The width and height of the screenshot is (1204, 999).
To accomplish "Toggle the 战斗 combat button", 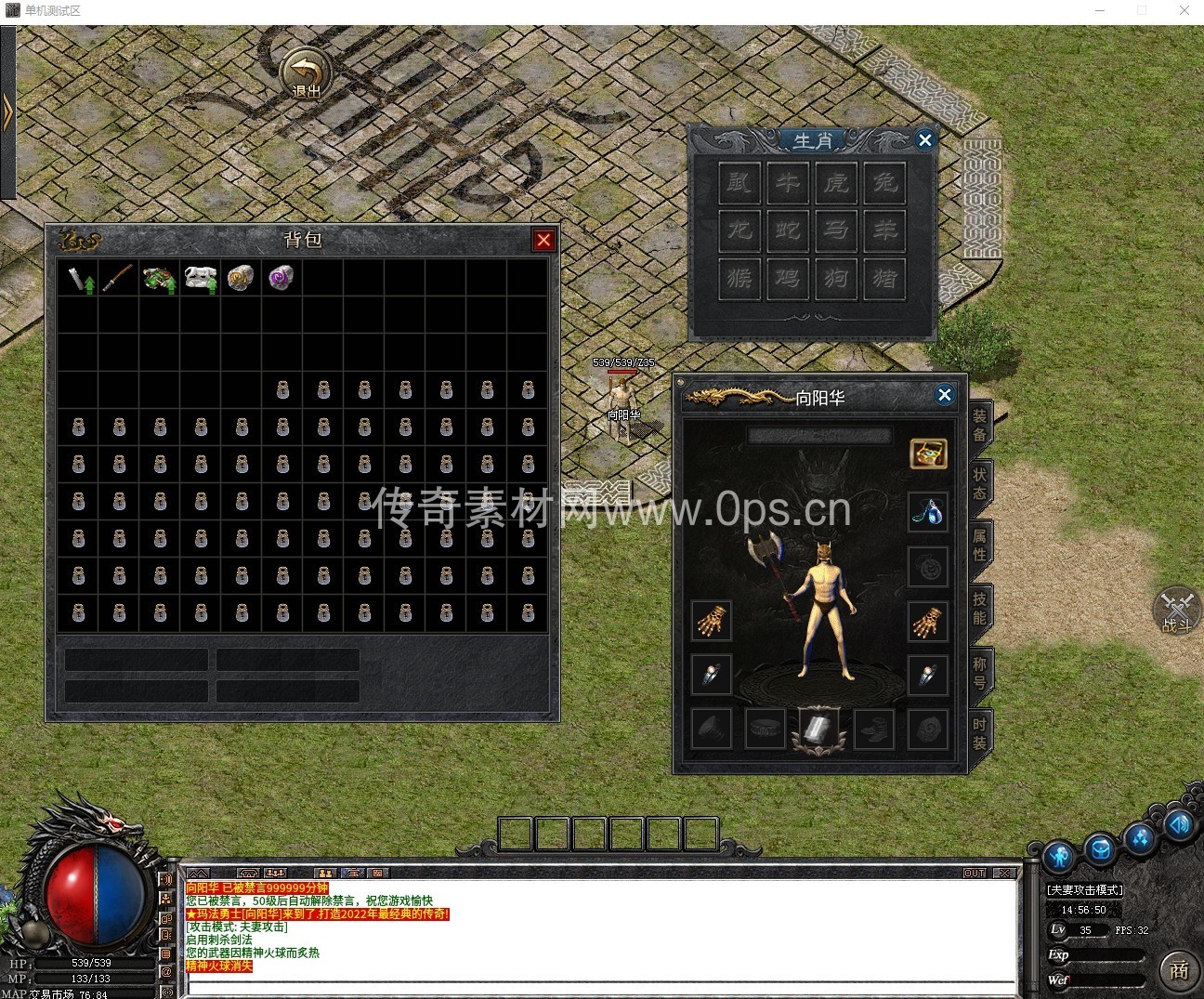I will [1176, 611].
